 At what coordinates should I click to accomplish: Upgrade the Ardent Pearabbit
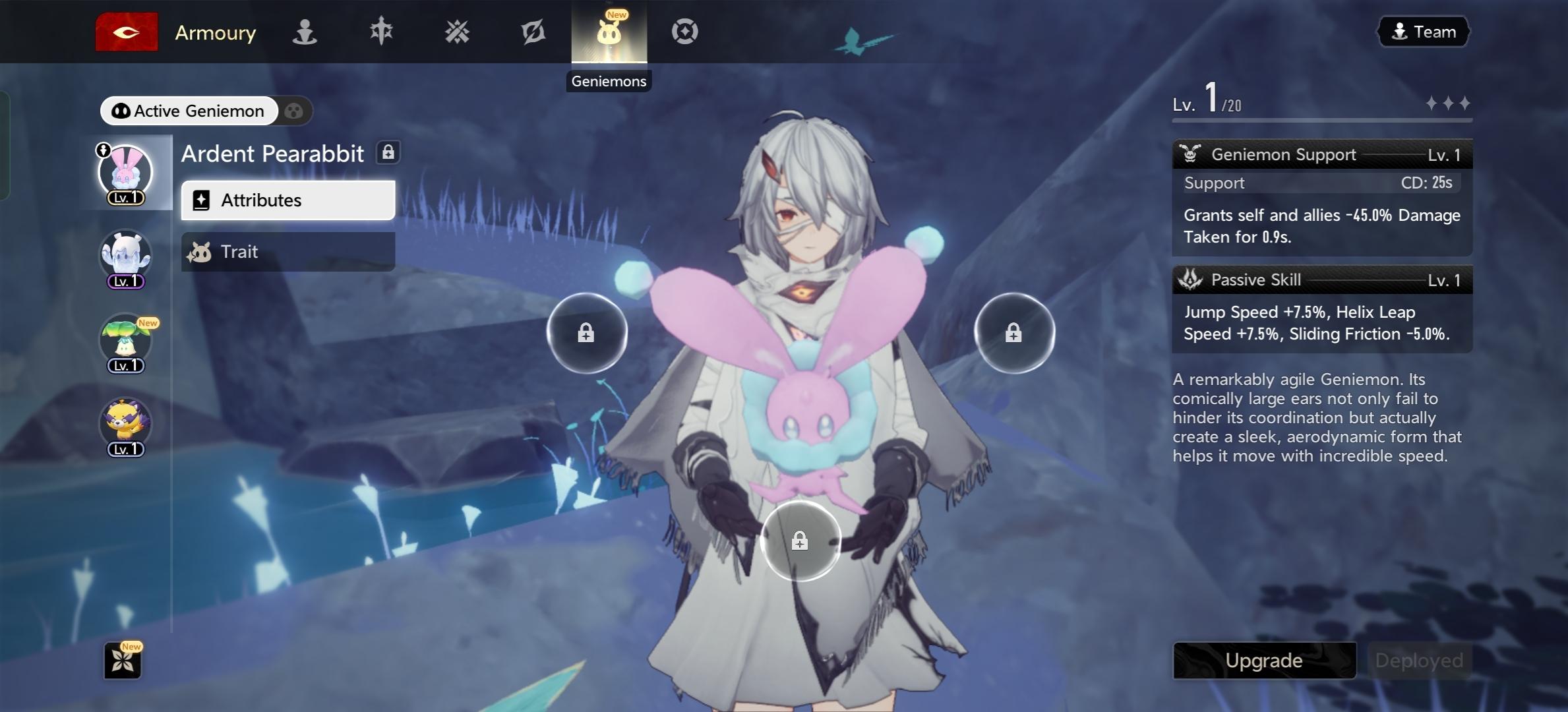pyautogui.click(x=1264, y=661)
